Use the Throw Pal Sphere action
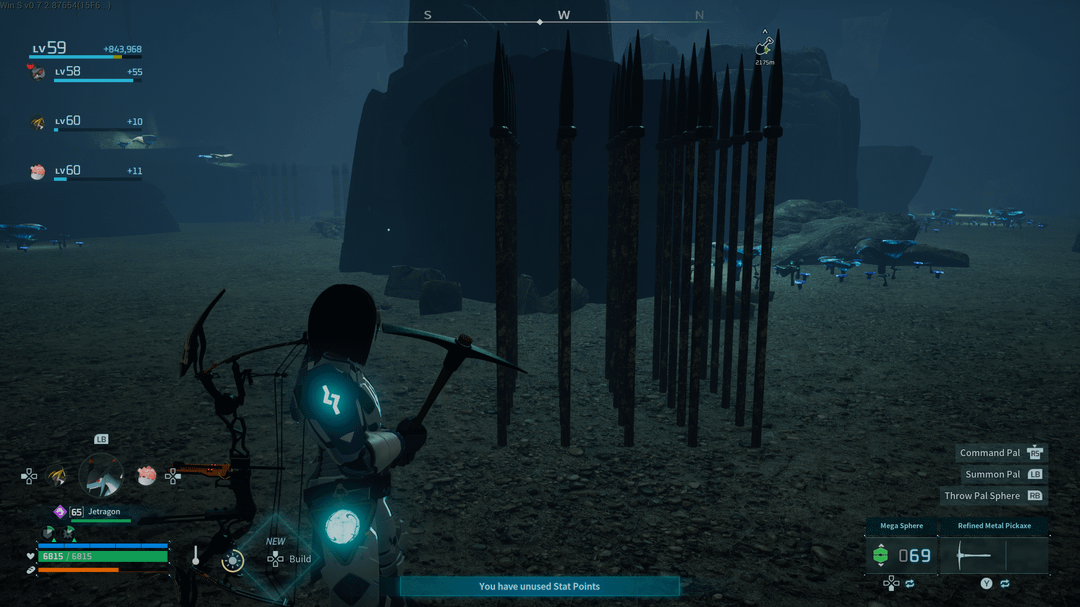Image resolution: width=1080 pixels, height=607 pixels. click(x=993, y=496)
